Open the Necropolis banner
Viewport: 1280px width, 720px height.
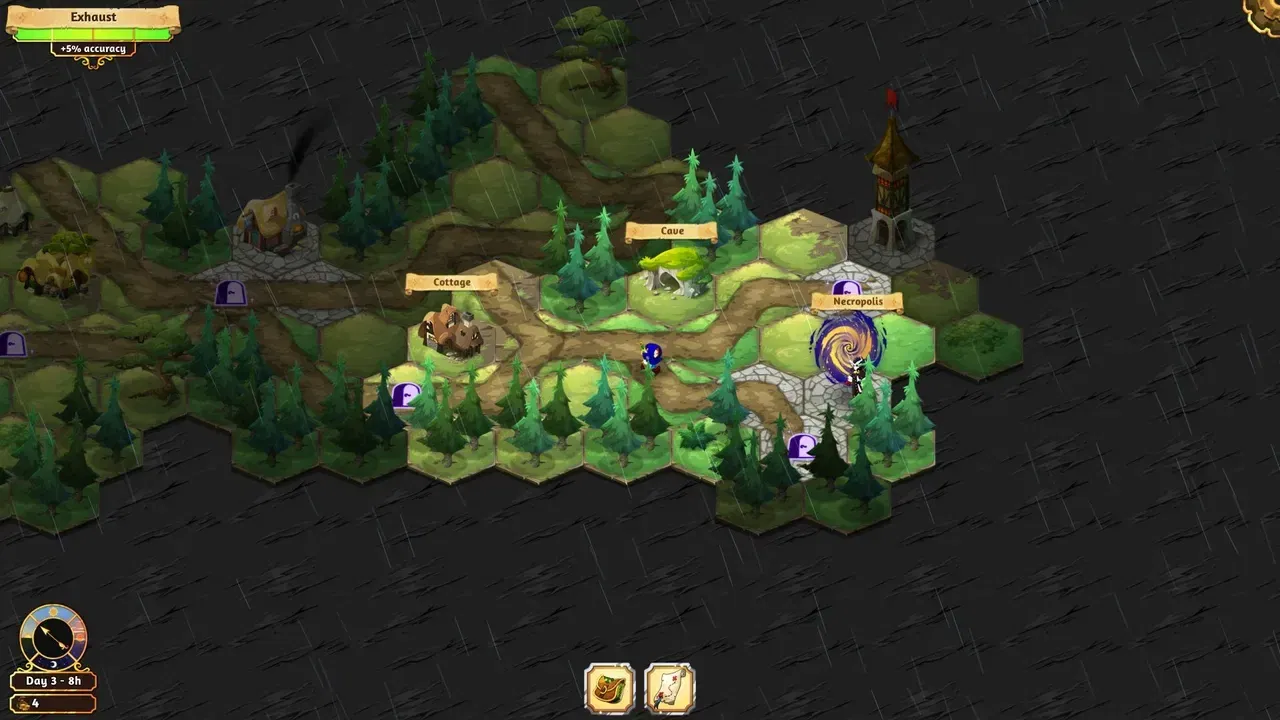tap(858, 301)
